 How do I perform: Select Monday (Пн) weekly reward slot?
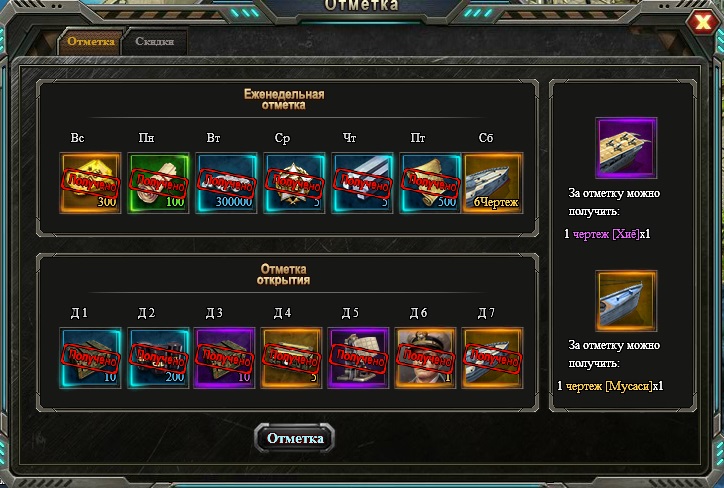click(x=158, y=182)
